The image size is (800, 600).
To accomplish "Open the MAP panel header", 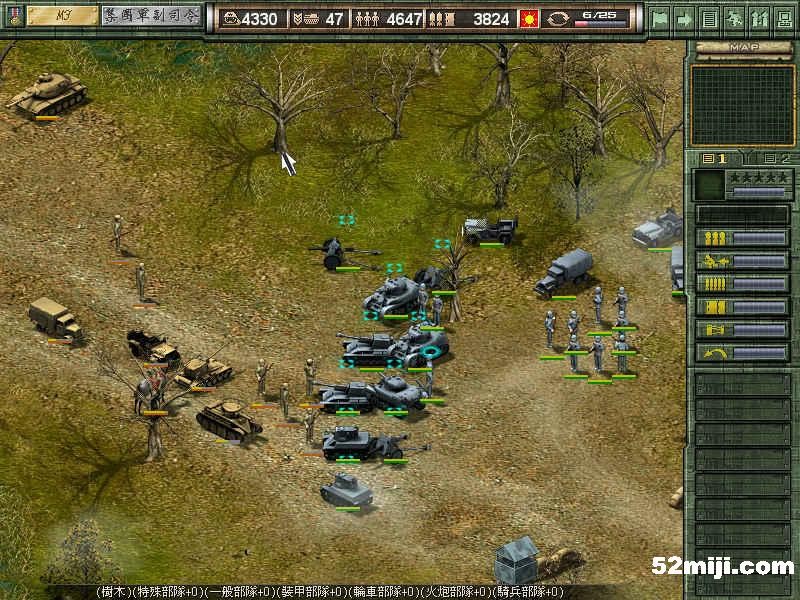I will 741,47.
